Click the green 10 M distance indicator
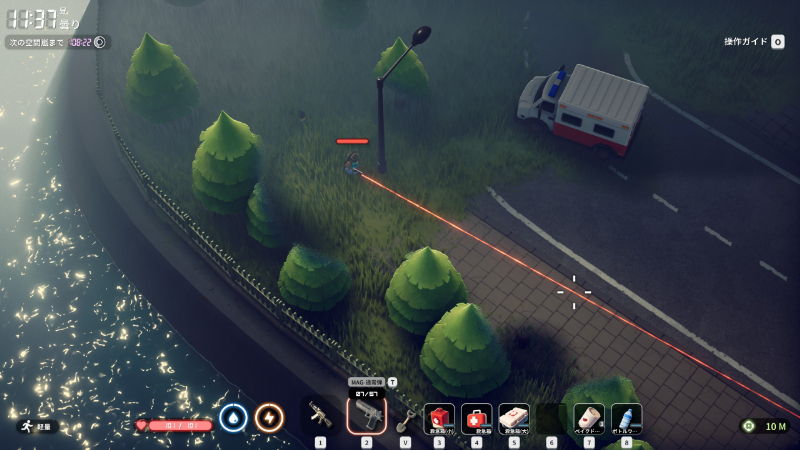Screen dimensions: 800x450 tap(766, 426)
